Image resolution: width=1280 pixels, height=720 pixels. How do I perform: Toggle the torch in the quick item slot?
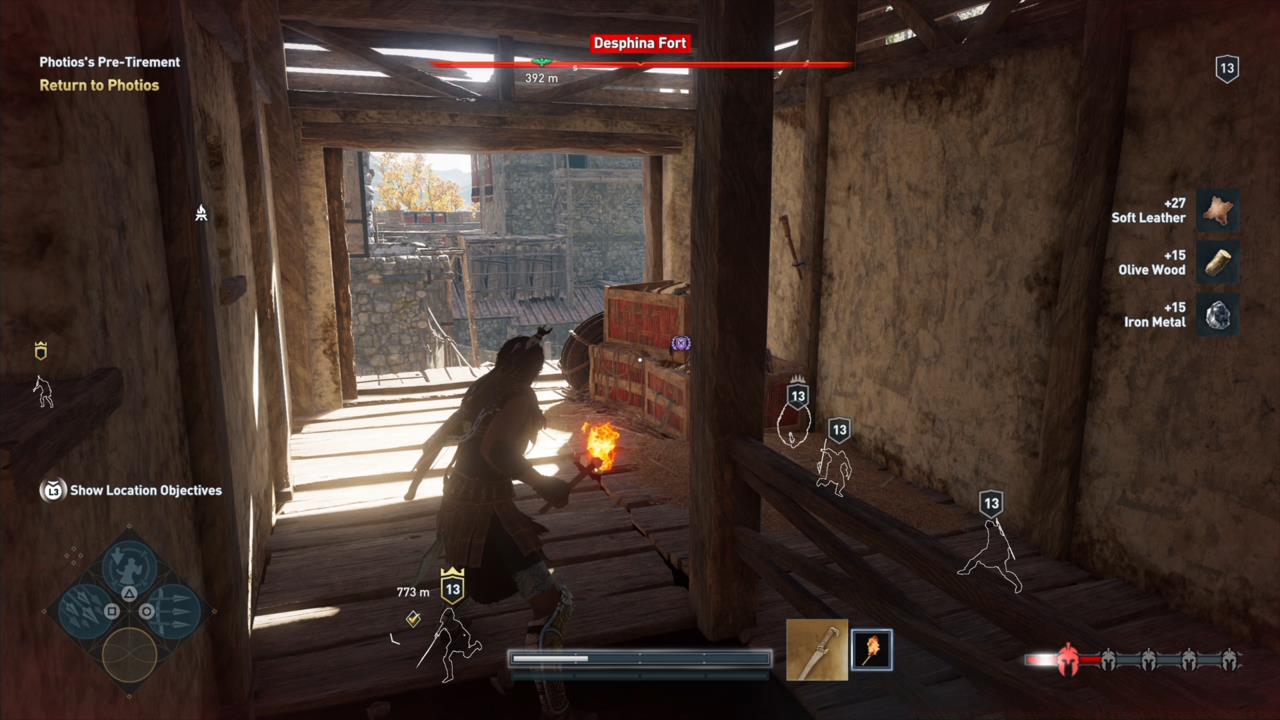click(x=871, y=650)
